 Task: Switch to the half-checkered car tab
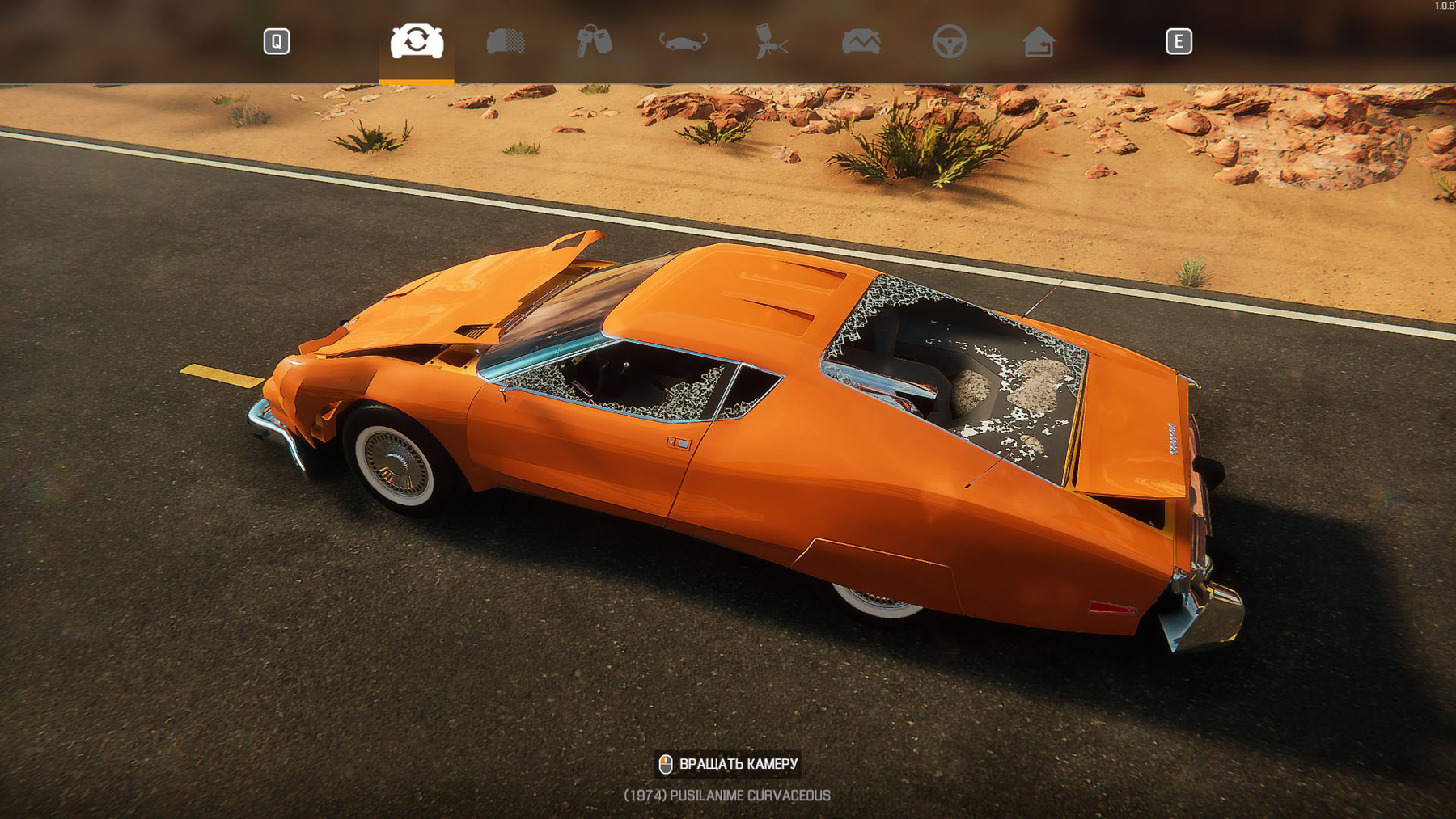pyautogui.click(x=506, y=41)
